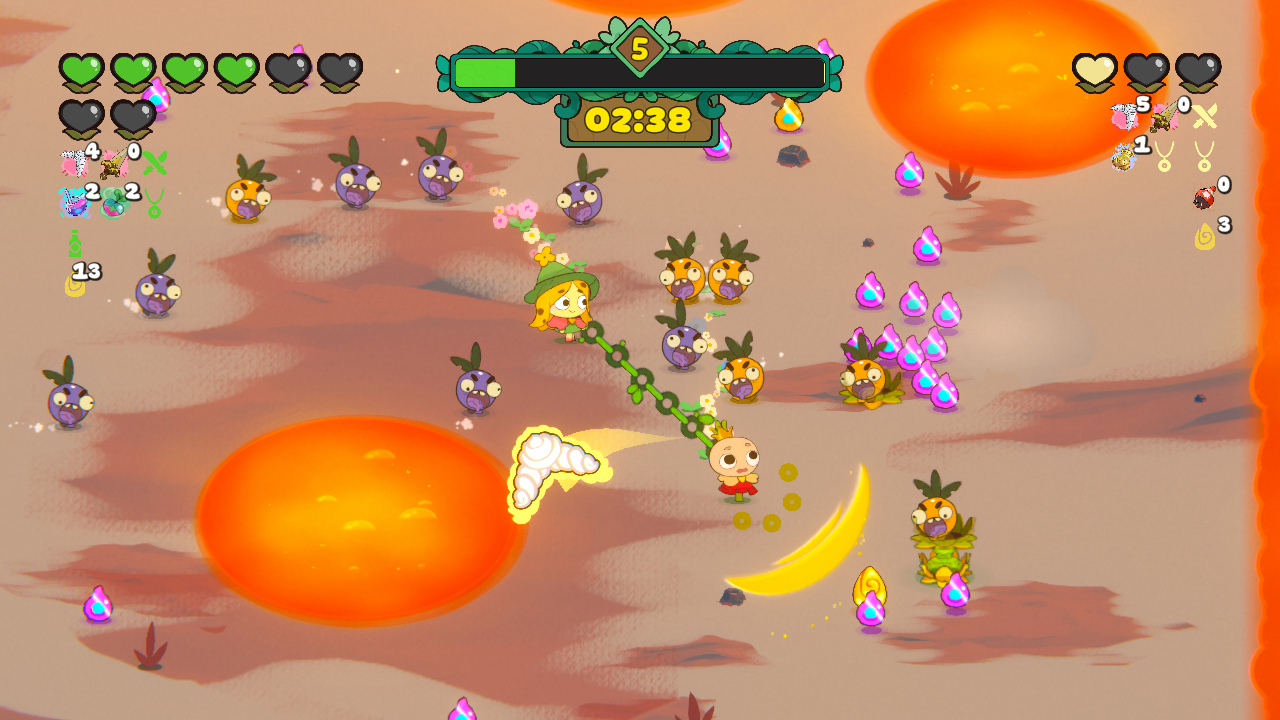This screenshot has width=1280, height=720.
Task: Click the 02:38 timer display
Action: (x=640, y=120)
